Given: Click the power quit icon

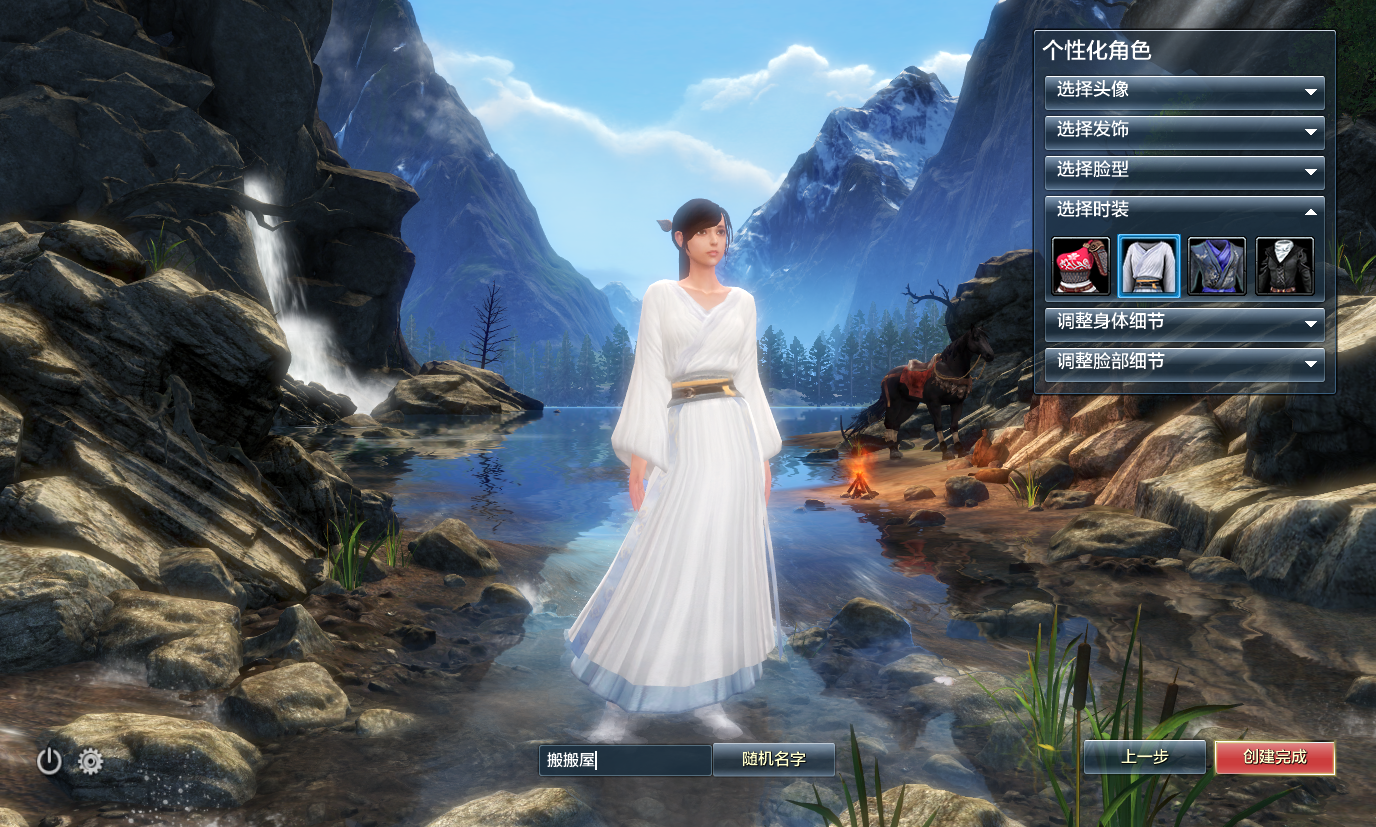Looking at the screenshot, I should 49,762.
